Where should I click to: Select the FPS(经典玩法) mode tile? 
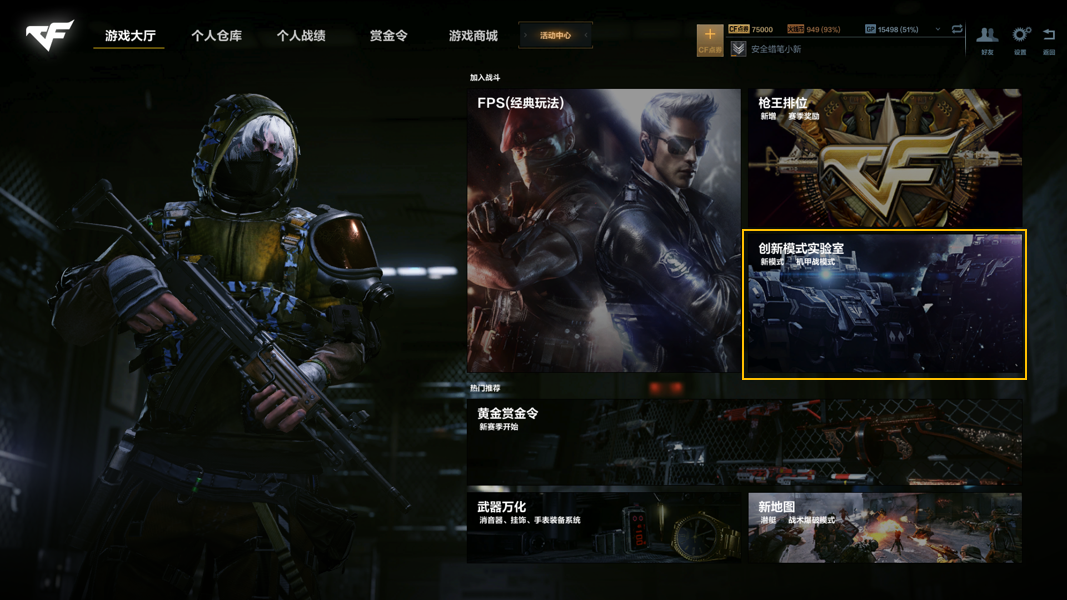tap(603, 230)
